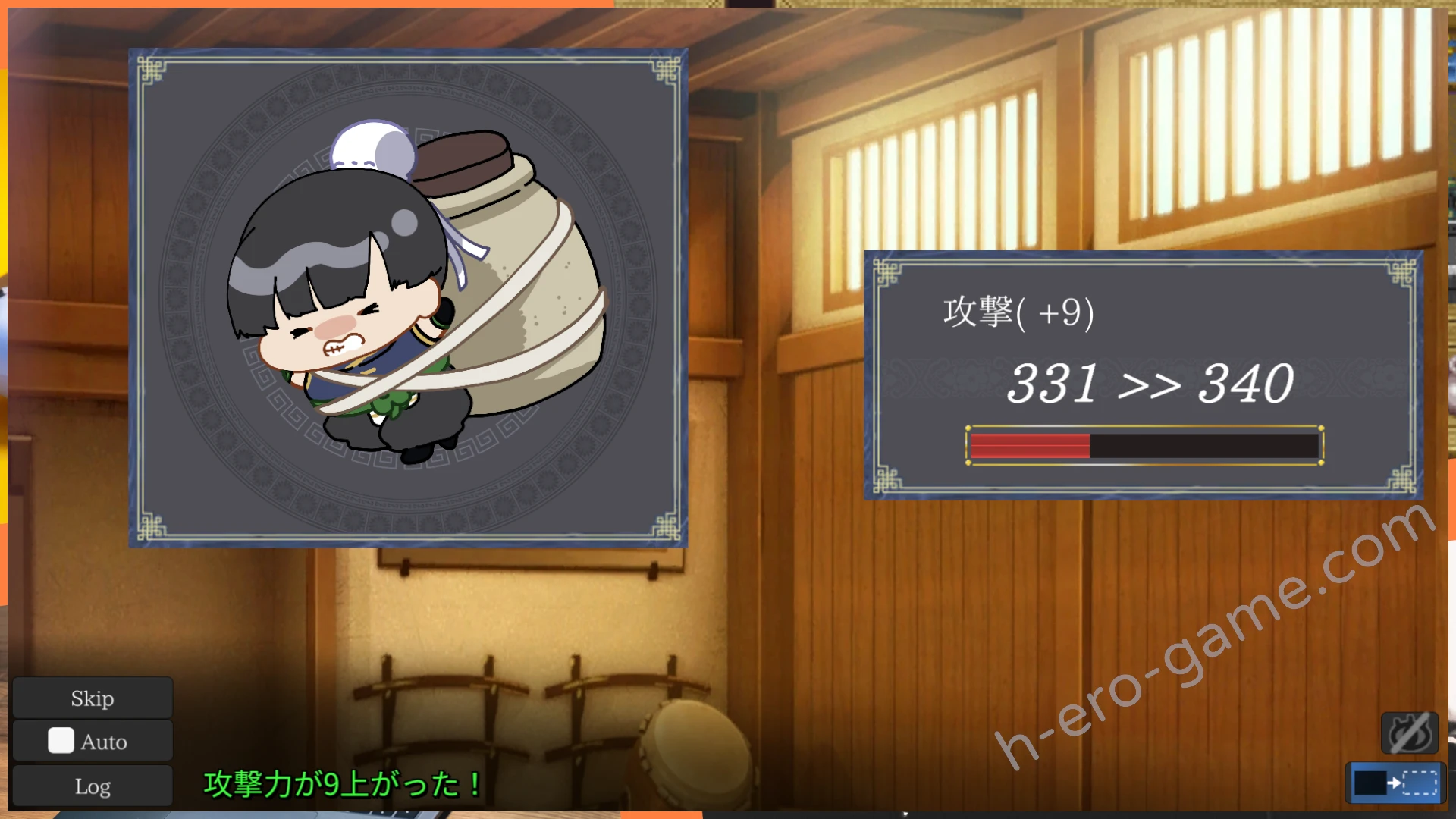Click the blue window-switch arrow icon
The width and height of the screenshot is (1456, 819).
[1395, 783]
